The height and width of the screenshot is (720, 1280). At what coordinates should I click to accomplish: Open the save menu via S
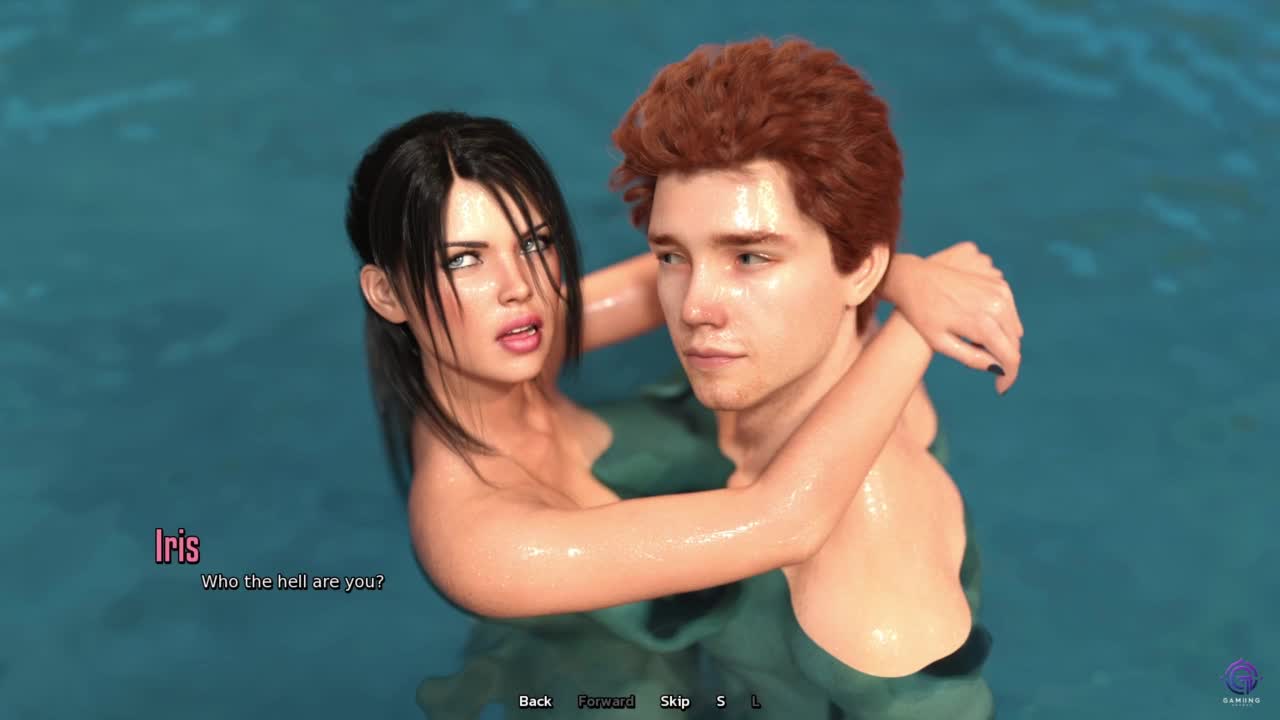pos(720,701)
